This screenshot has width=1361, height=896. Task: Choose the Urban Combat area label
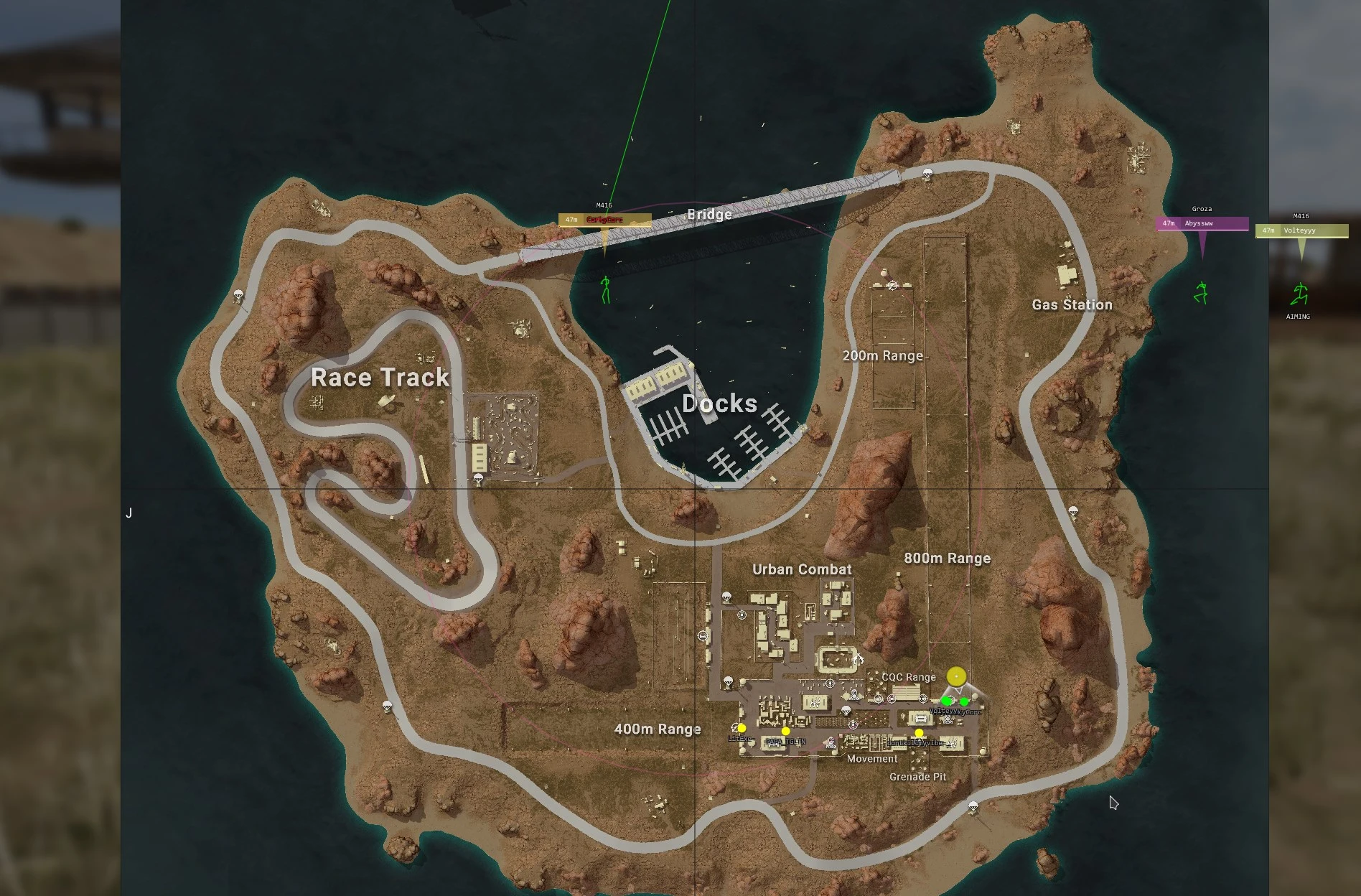[802, 570]
